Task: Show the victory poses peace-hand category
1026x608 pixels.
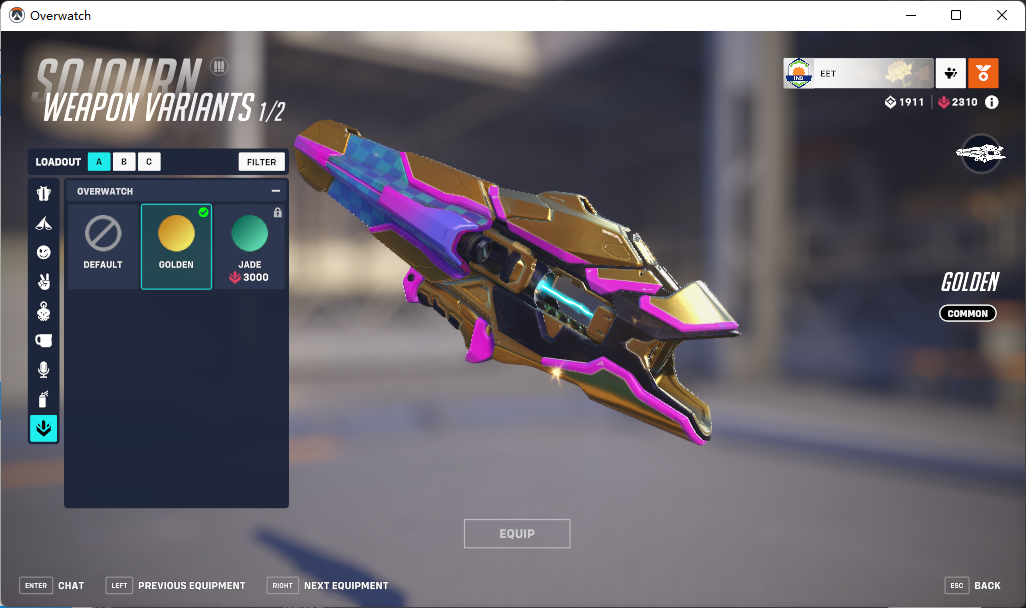Action: [x=43, y=282]
